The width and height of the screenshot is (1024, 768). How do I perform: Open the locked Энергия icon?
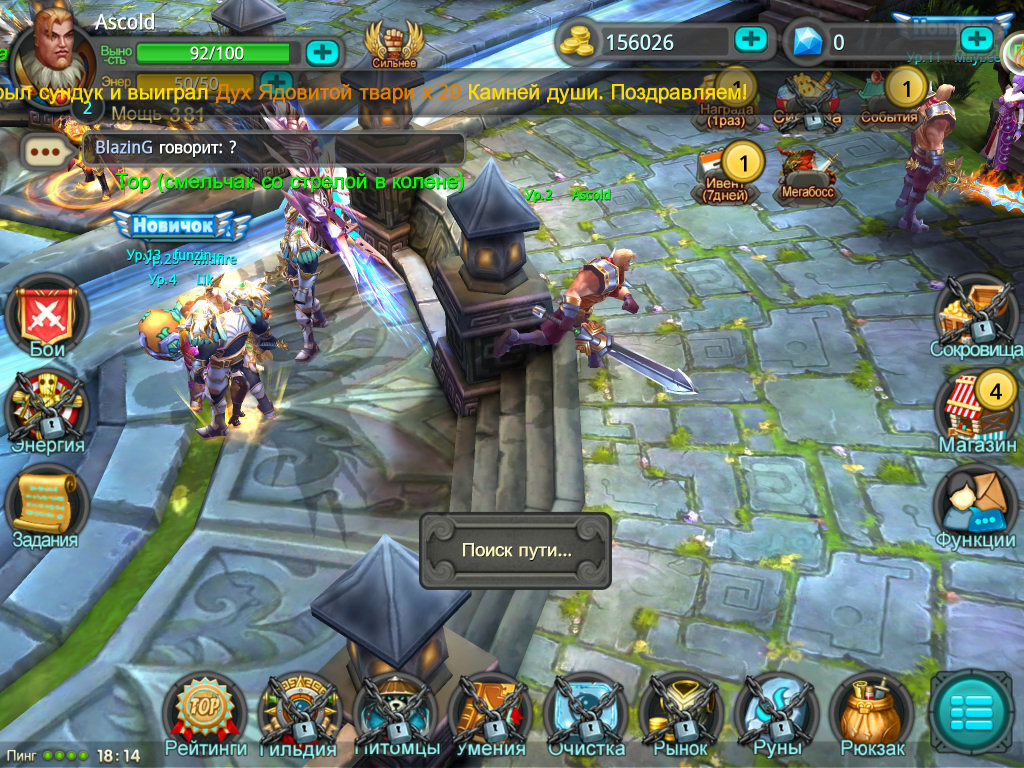46,408
